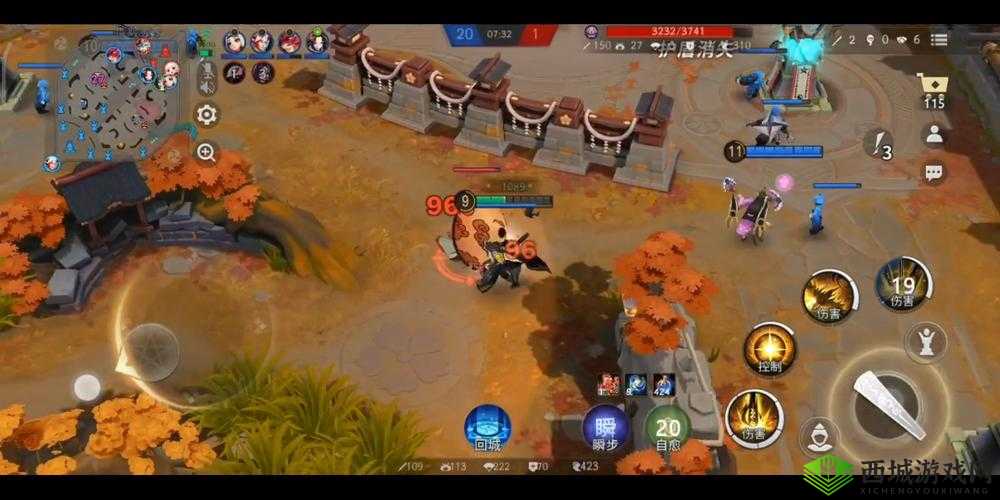Click the minimap
The height and width of the screenshot is (500, 1000).
120,97
